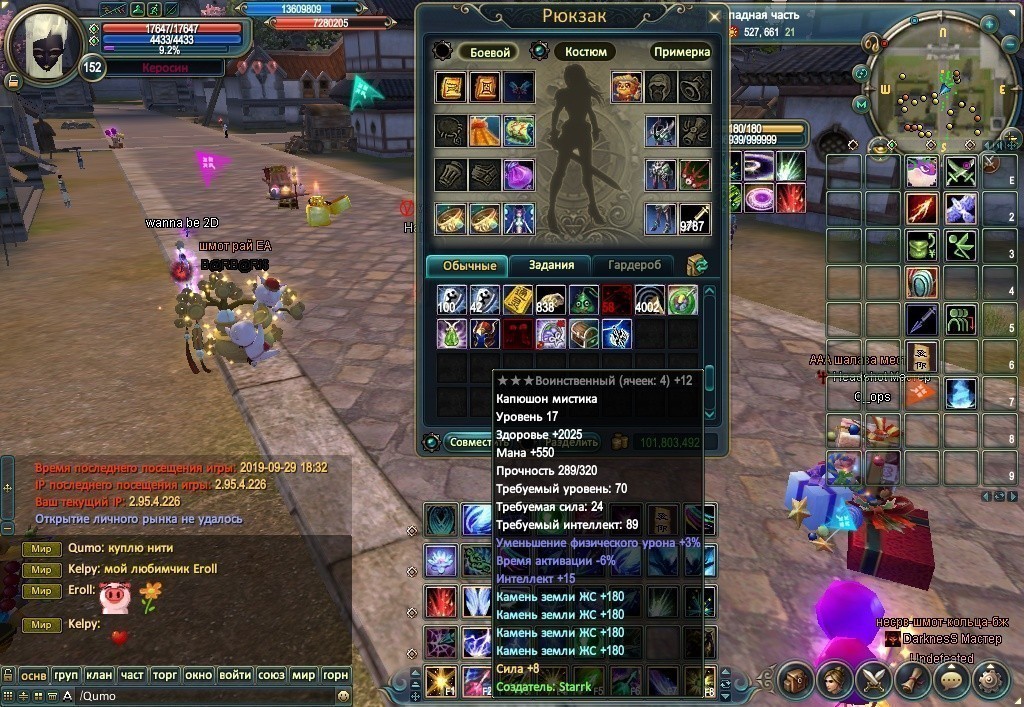Select the pet head costume slot

pyautogui.click(x=627, y=87)
